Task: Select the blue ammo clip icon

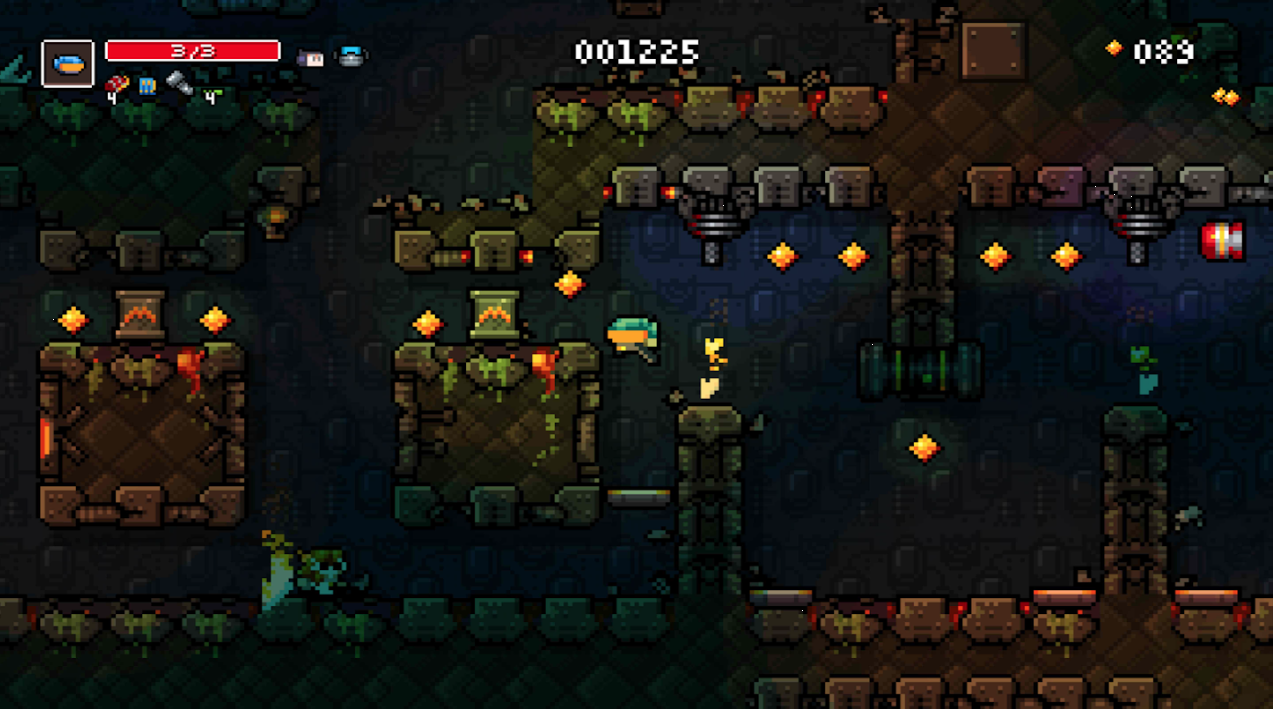Action: click(x=147, y=84)
